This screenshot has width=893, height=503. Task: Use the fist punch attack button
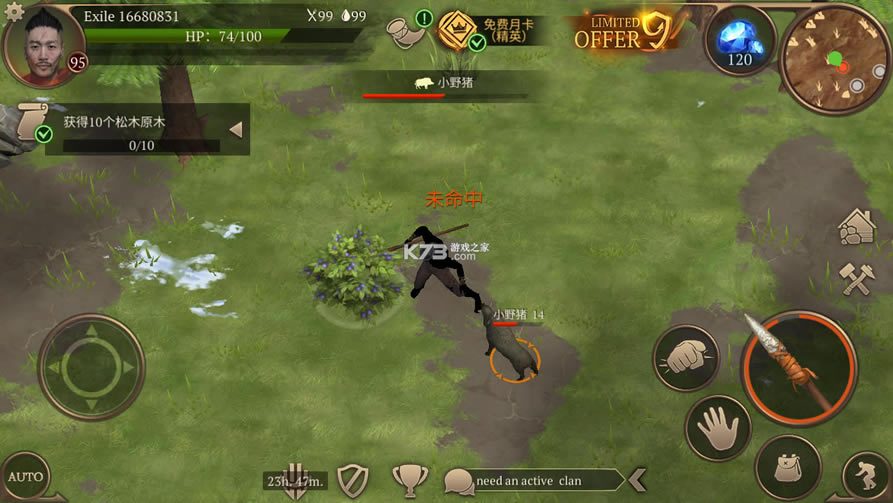686,359
